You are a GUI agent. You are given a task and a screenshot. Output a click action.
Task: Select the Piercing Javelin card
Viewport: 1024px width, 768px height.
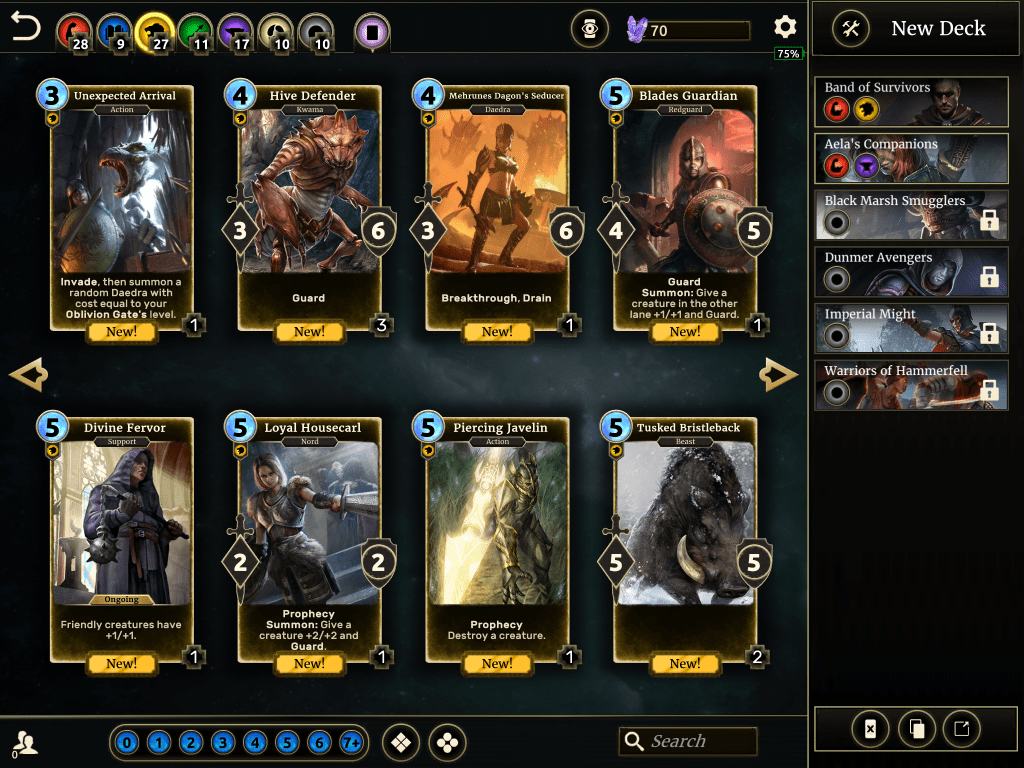point(497,539)
